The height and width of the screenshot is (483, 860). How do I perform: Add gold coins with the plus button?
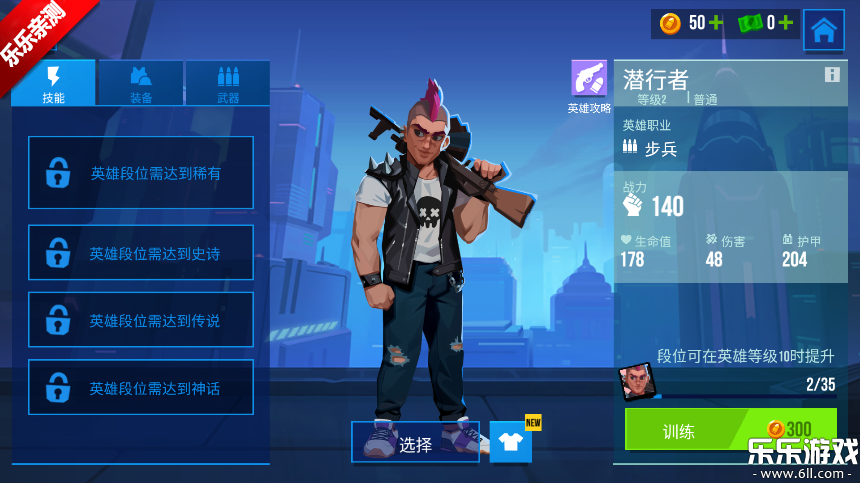pyautogui.click(x=716, y=23)
